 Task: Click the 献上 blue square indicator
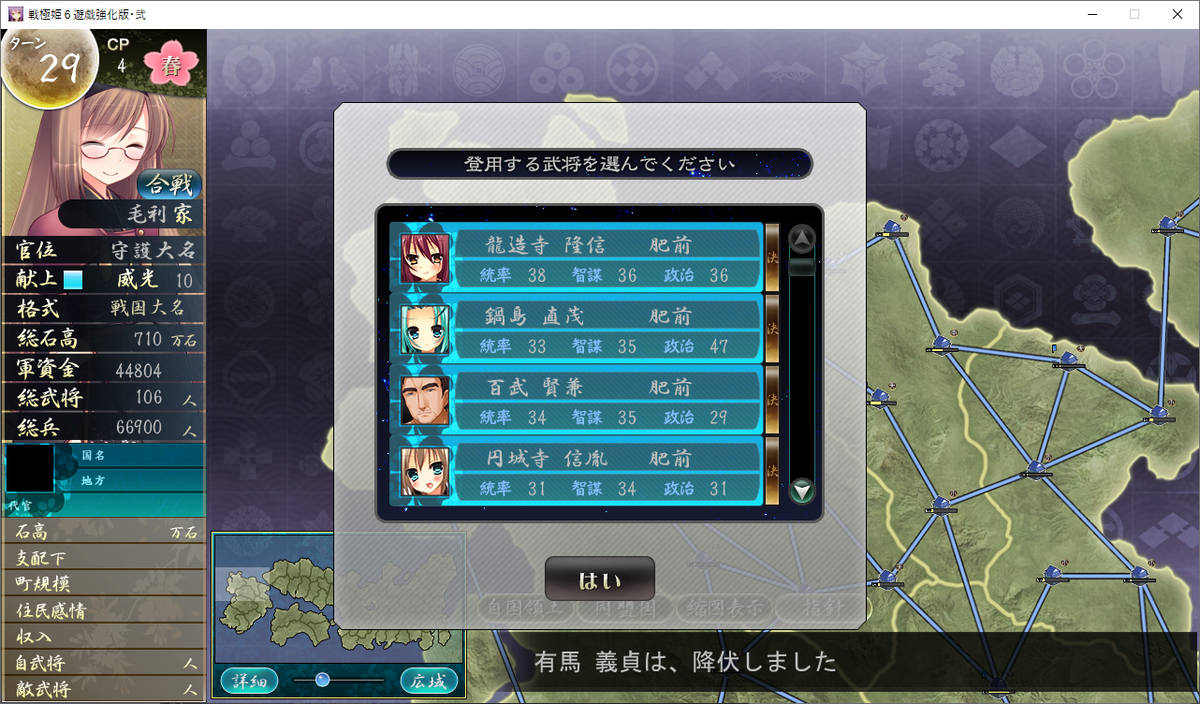tap(73, 280)
